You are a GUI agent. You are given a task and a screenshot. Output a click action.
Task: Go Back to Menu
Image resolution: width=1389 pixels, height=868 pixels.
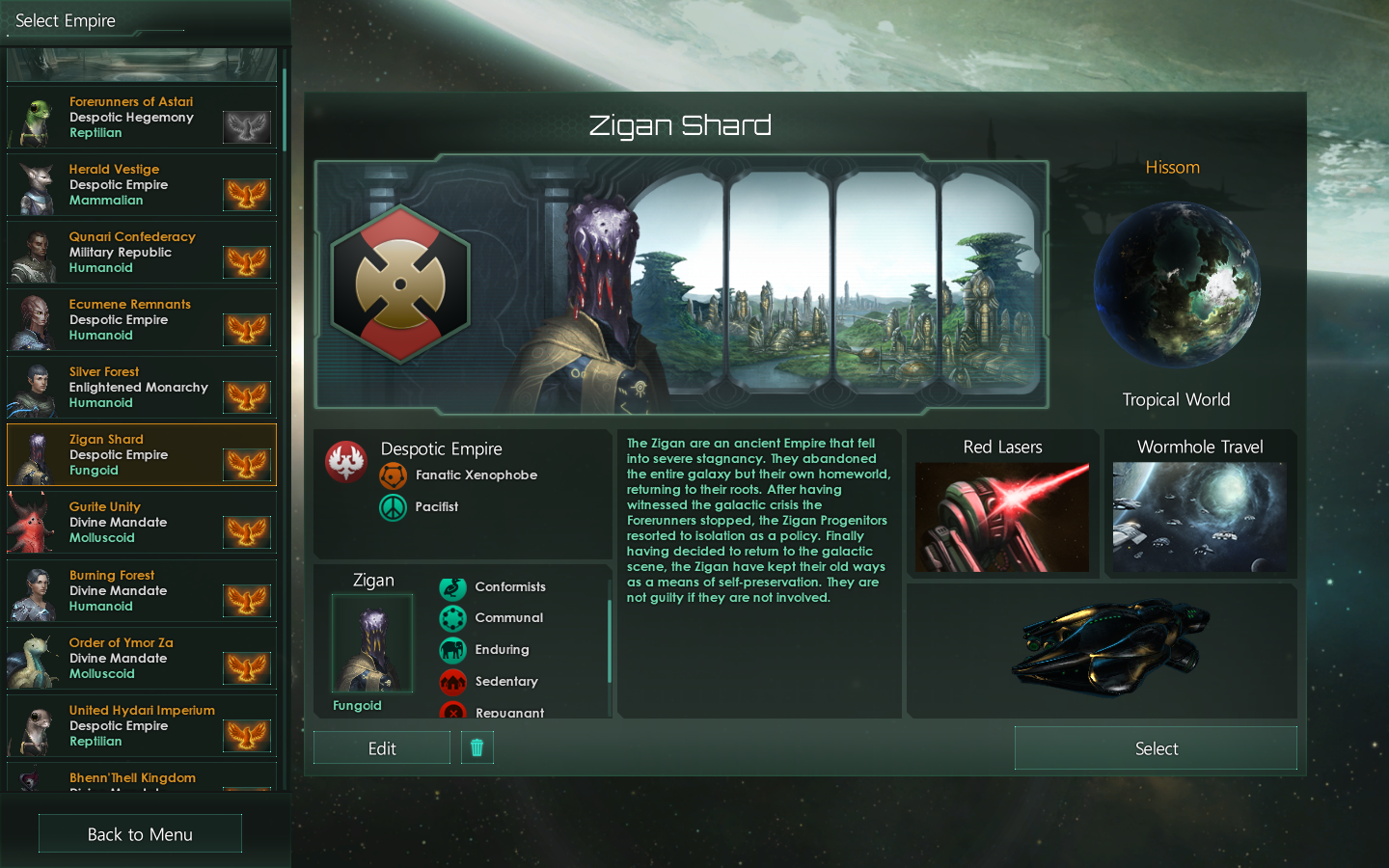tap(140, 834)
